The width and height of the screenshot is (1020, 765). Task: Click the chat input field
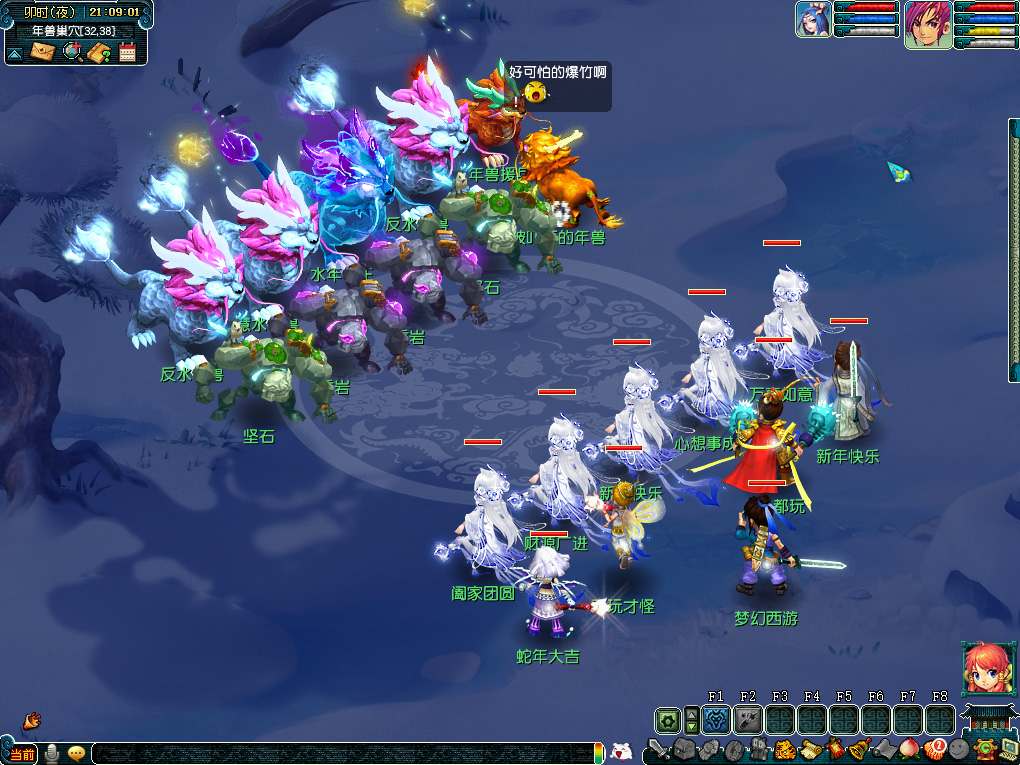coord(340,754)
